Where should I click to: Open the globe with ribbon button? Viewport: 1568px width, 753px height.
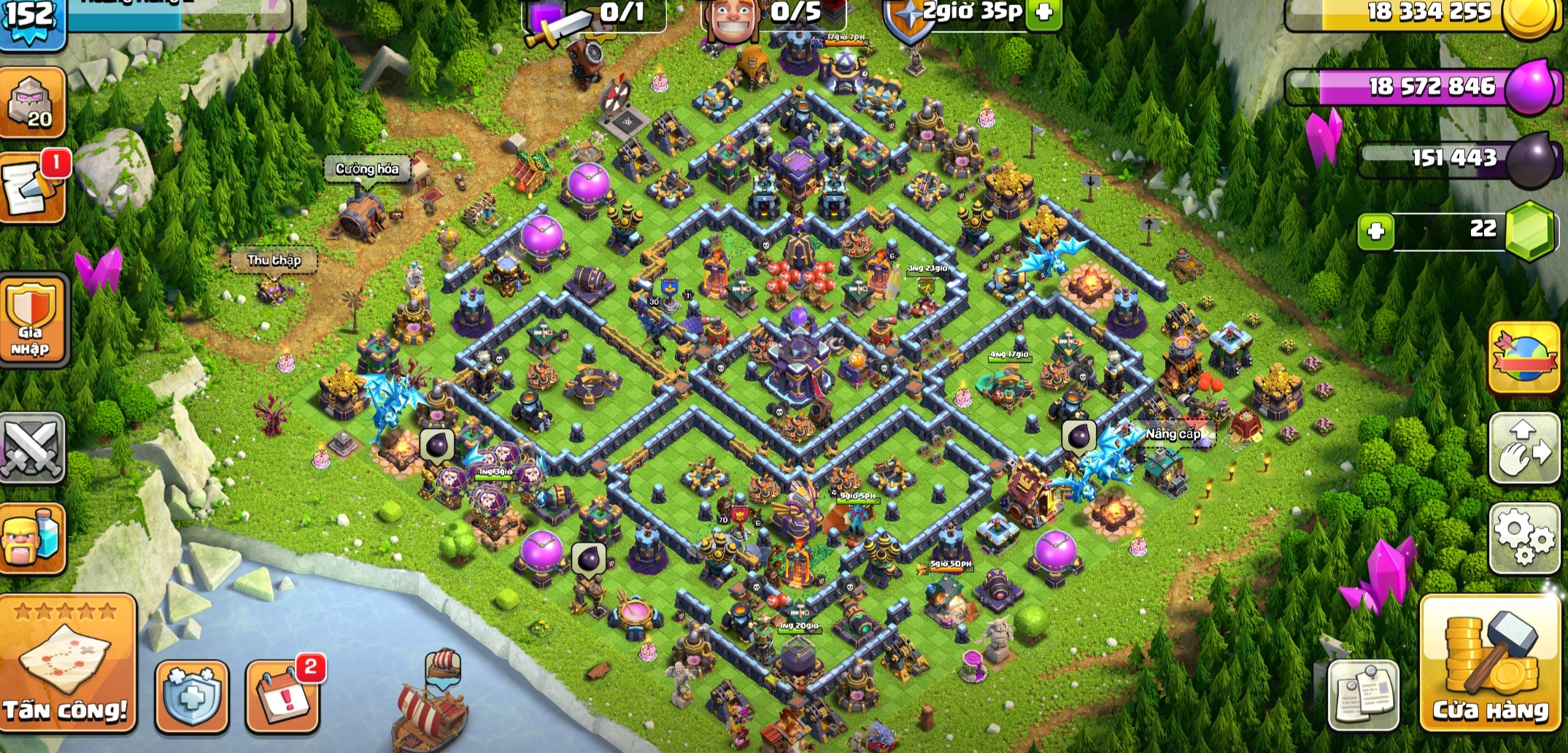coord(1523,358)
